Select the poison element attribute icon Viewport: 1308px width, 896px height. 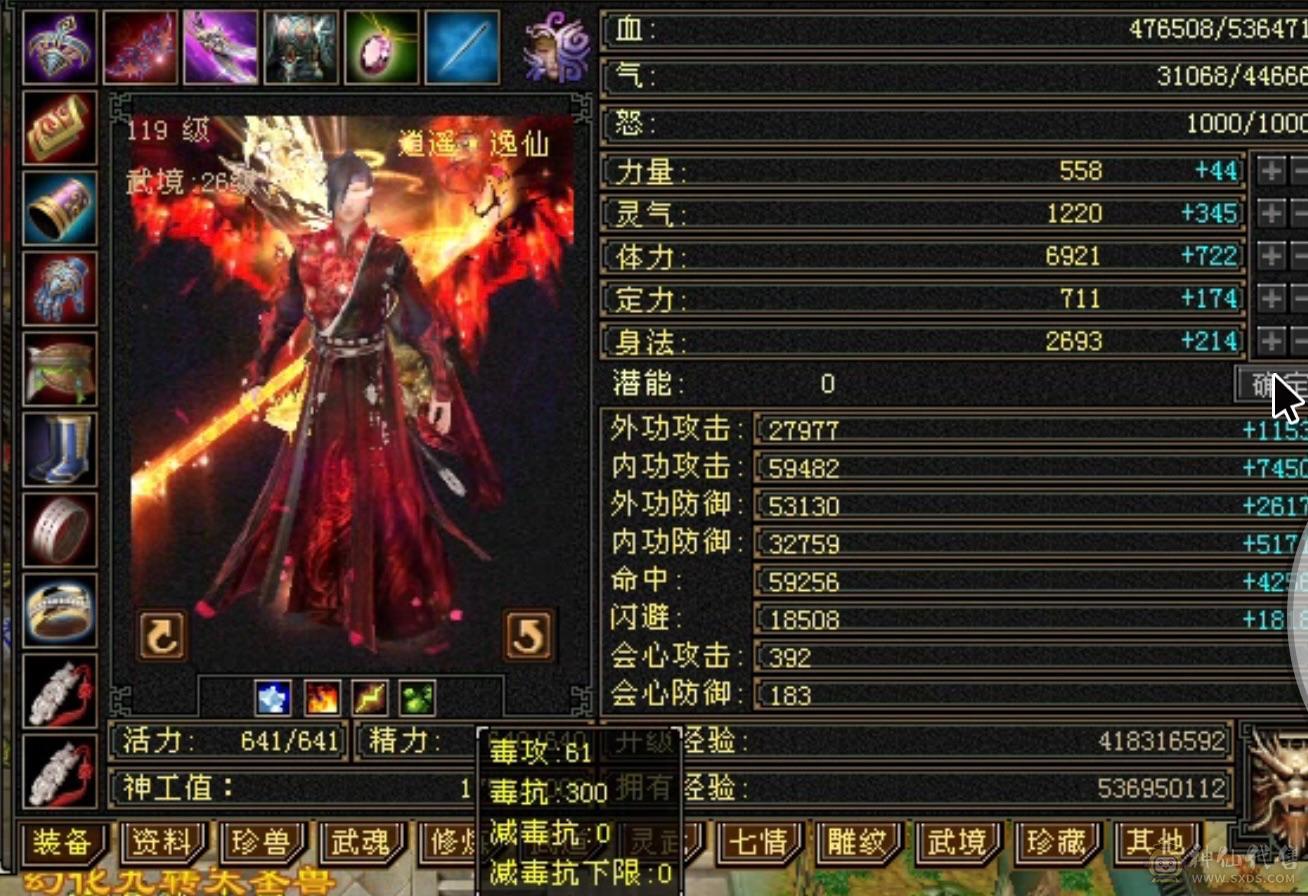tap(418, 699)
